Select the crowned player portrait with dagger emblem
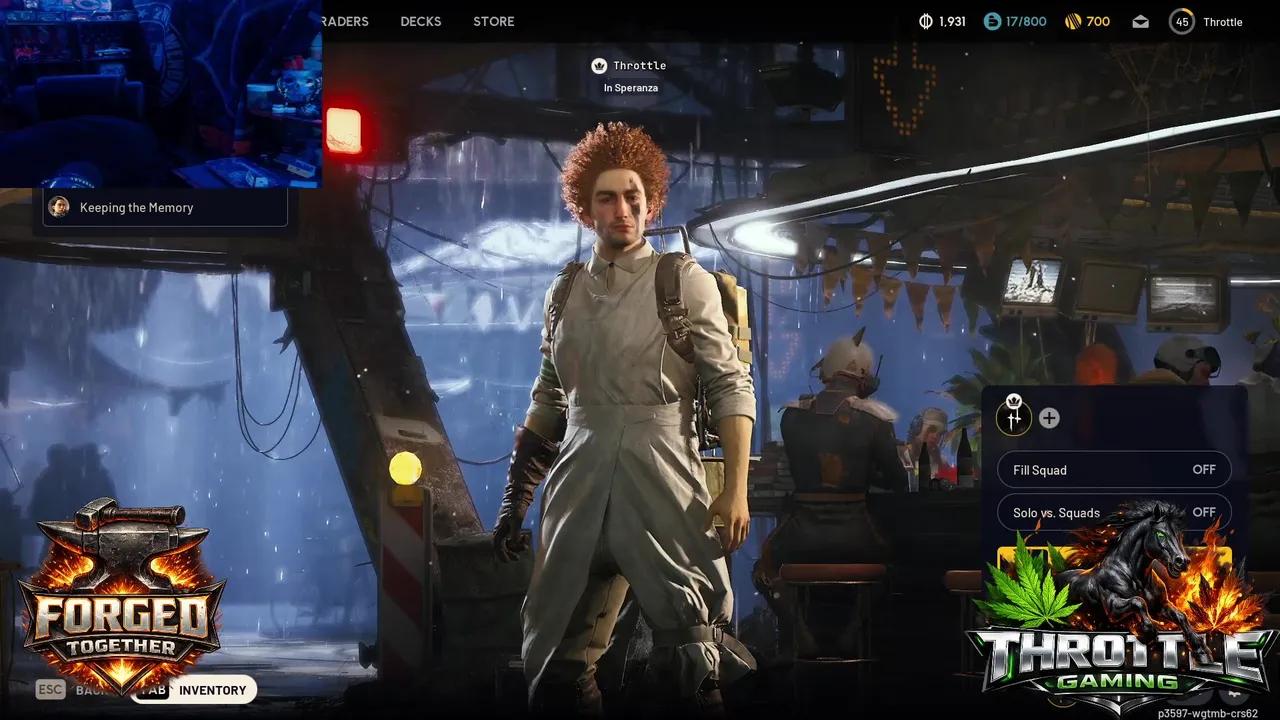1280x720 pixels. point(1014,418)
